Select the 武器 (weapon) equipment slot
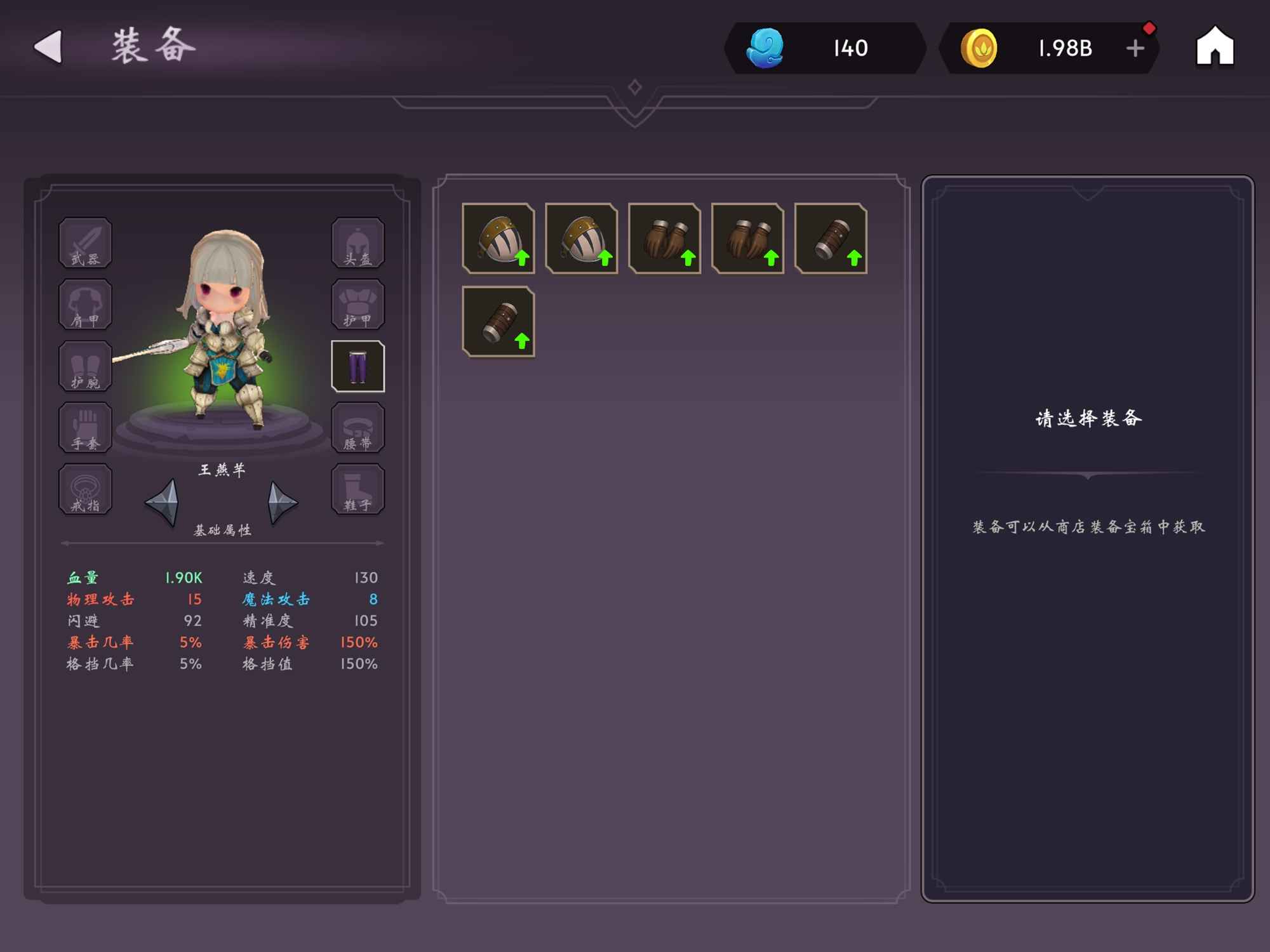This screenshot has height=952, width=1270. 86,243
